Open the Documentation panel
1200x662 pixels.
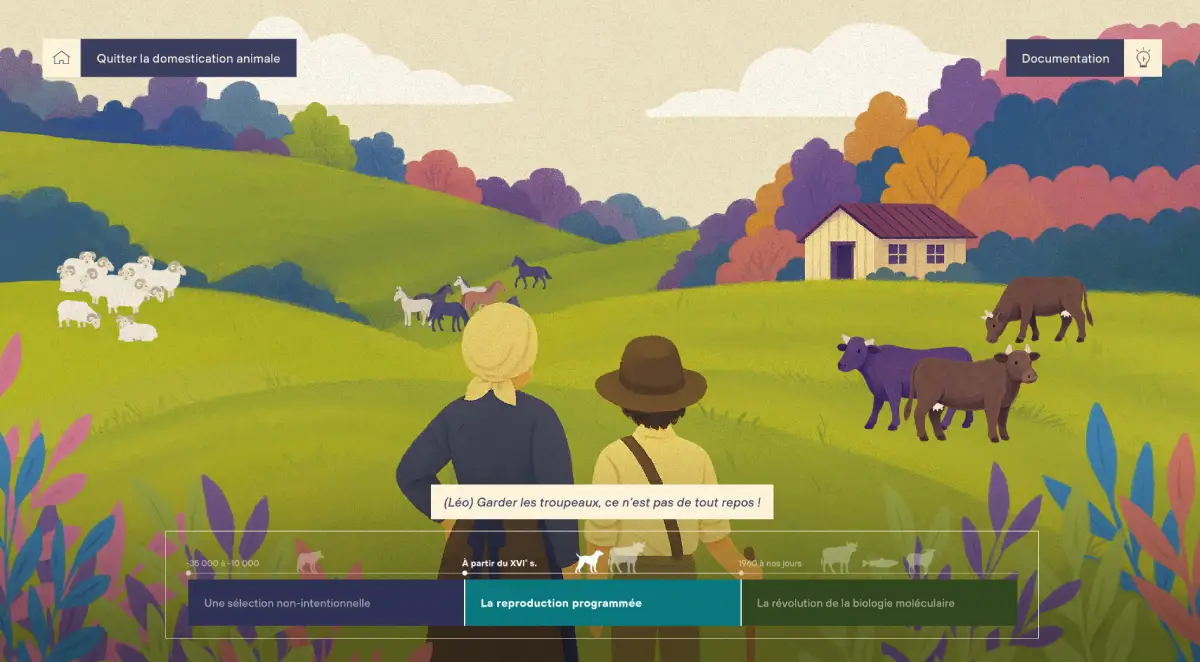pyautogui.click(x=1065, y=58)
